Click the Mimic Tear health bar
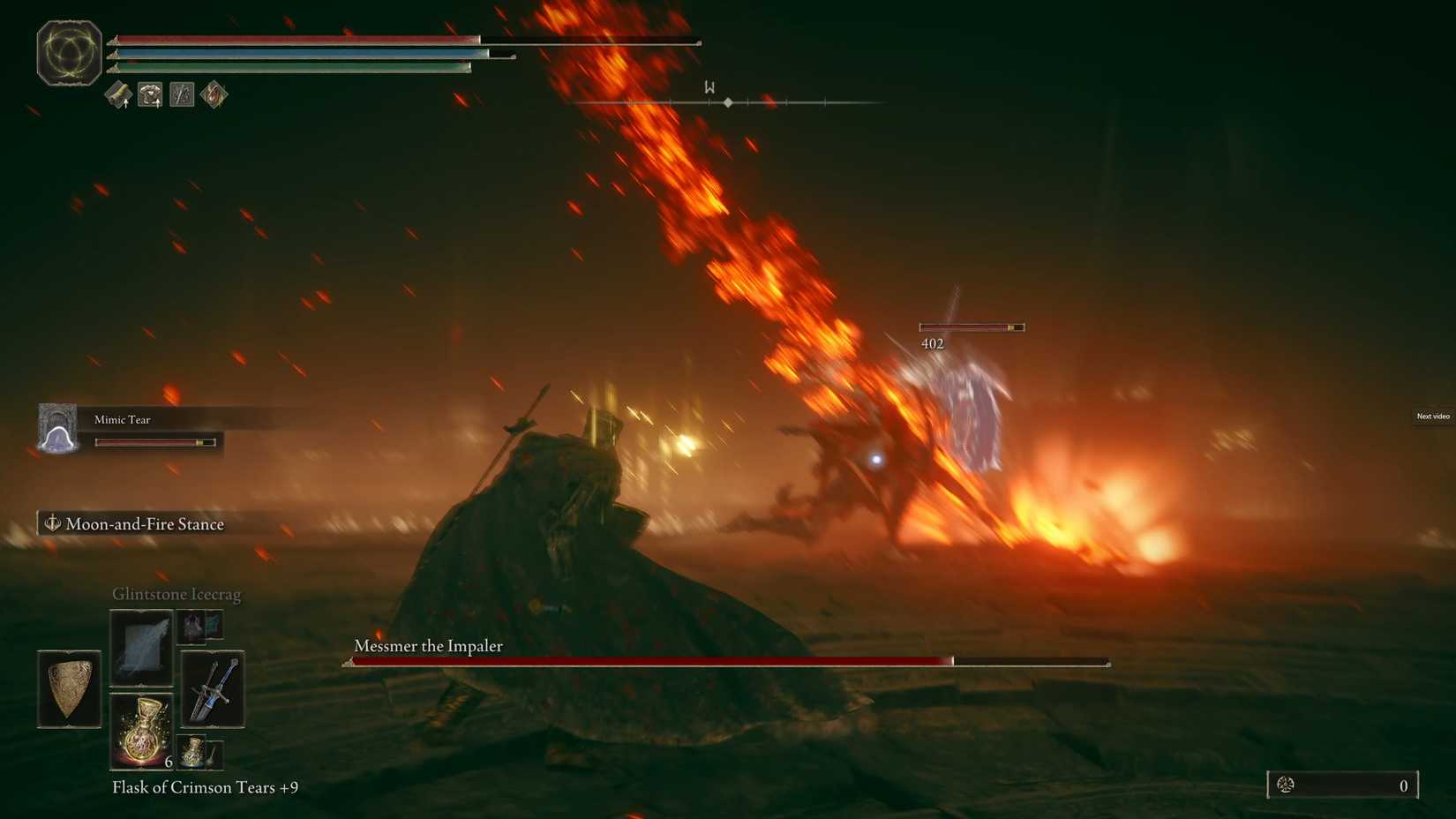The image size is (1456, 819). click(155, 440)
